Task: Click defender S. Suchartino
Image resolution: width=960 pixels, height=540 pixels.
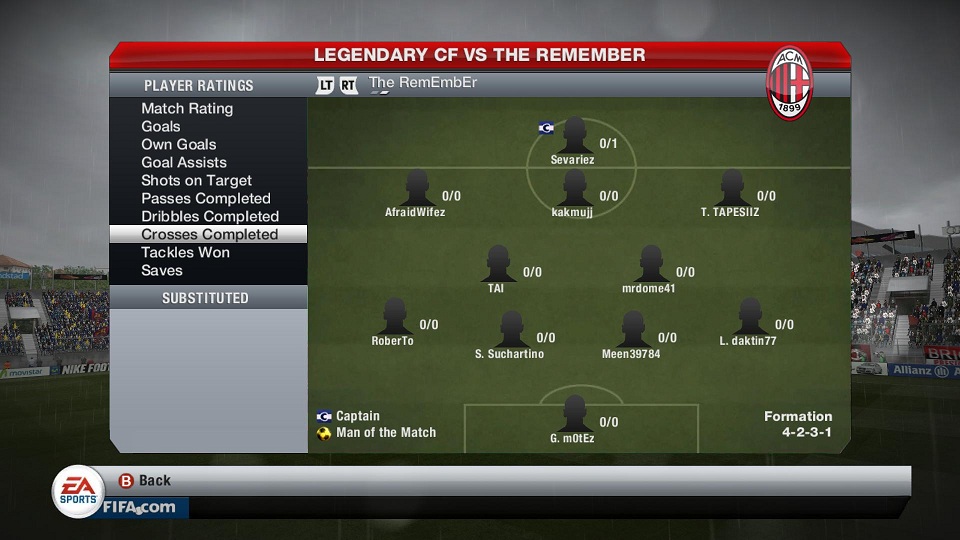Action: [510, 330]
